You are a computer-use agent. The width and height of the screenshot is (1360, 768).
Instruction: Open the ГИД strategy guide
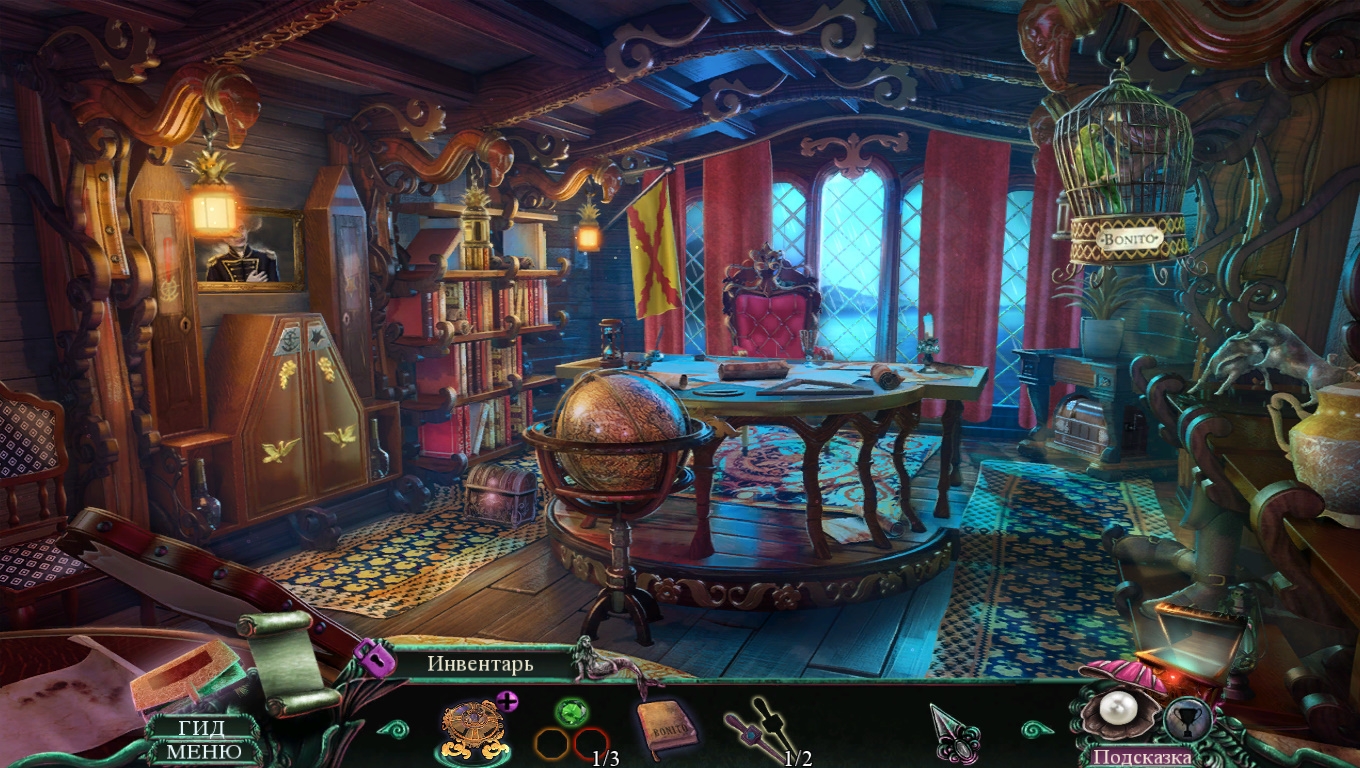point(203,728)
